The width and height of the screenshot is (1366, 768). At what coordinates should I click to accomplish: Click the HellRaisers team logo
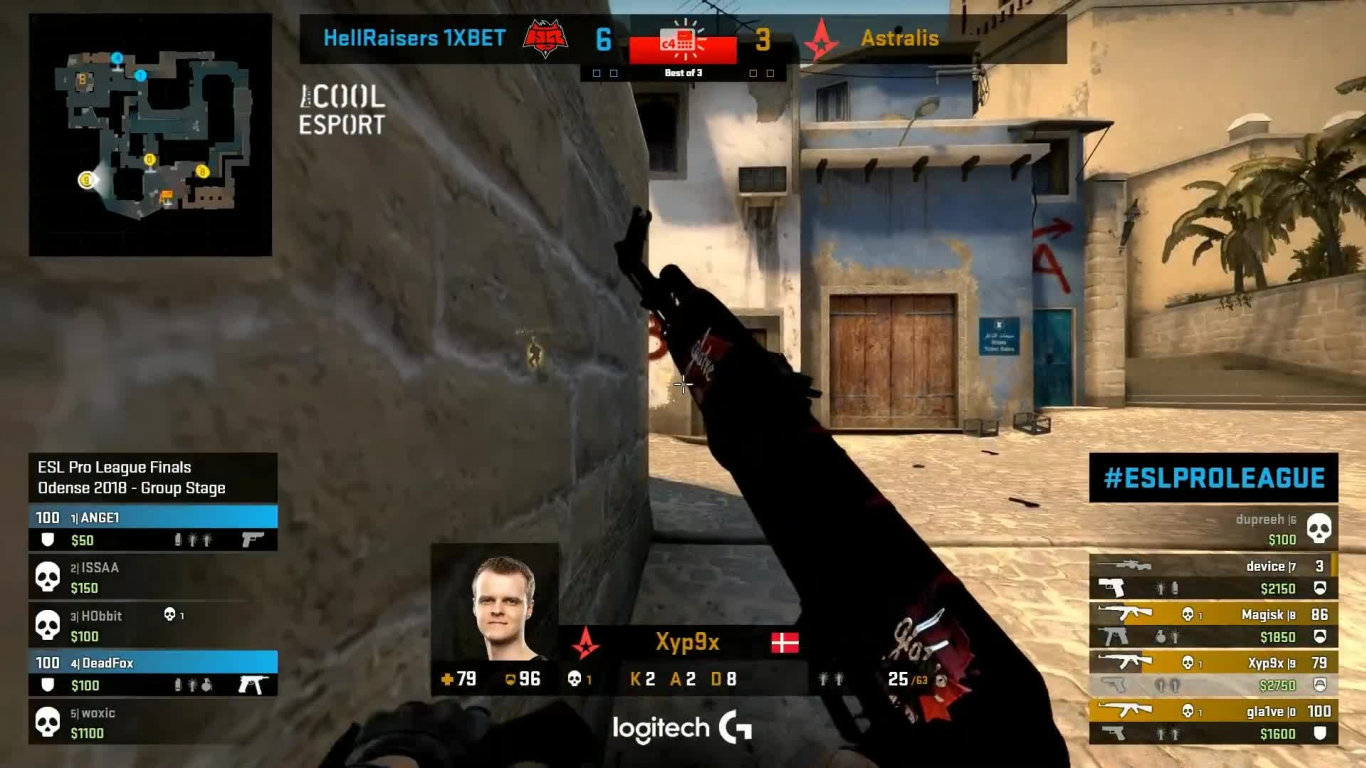[545, 40]
